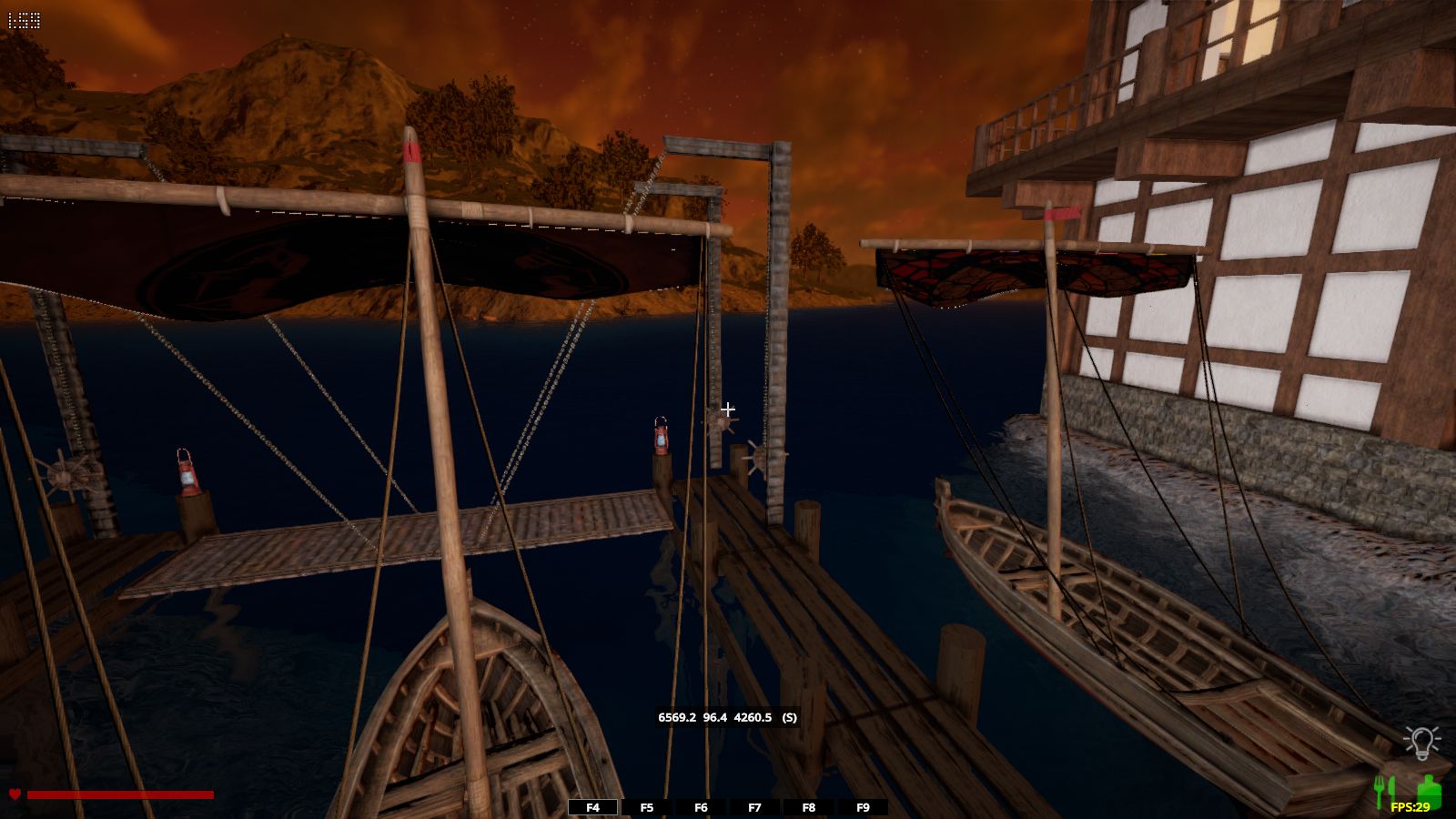1456x819 pixels.
Task: Choose the F6 hotbar slot
Action: pos(701,807)
